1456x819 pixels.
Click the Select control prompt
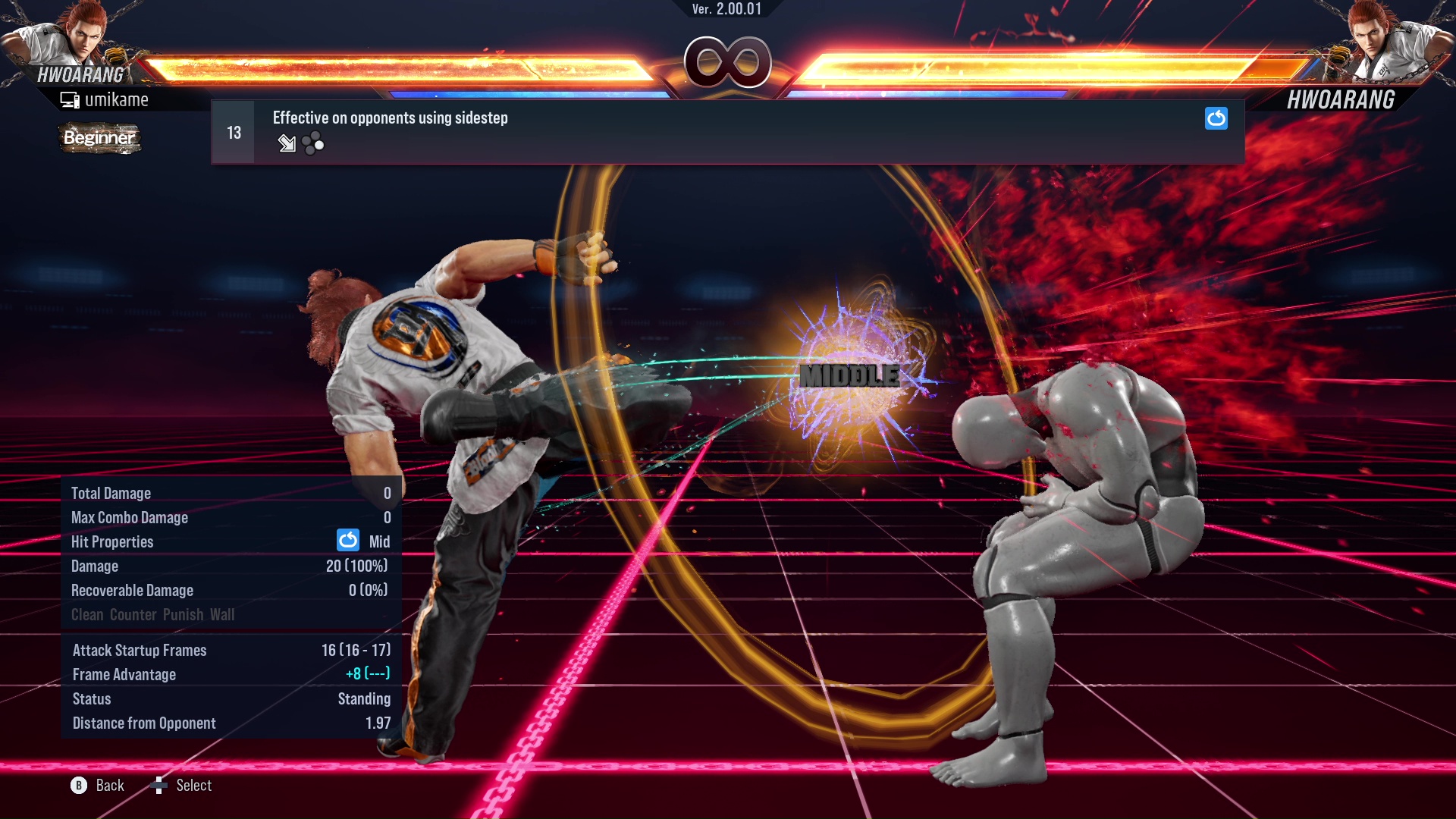[193, 785]
